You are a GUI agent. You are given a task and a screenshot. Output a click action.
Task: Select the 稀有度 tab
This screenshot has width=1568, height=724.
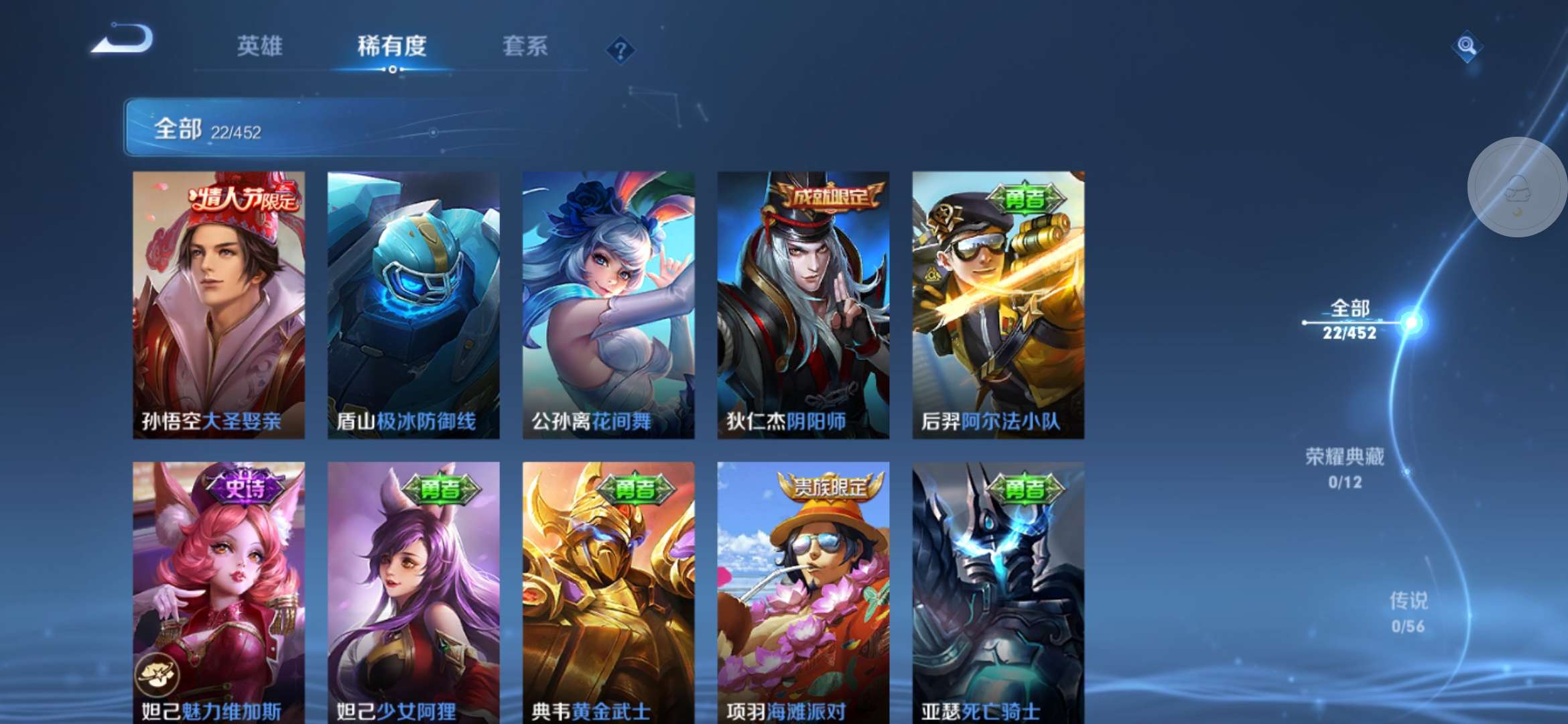[391, 47]
